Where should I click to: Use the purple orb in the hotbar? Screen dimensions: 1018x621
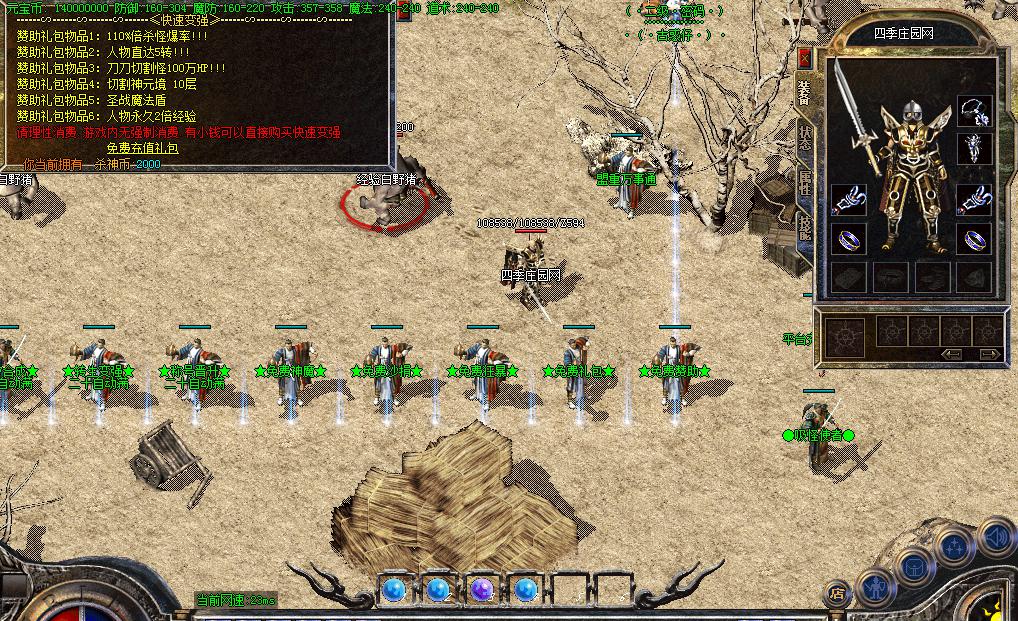(482, 589)
